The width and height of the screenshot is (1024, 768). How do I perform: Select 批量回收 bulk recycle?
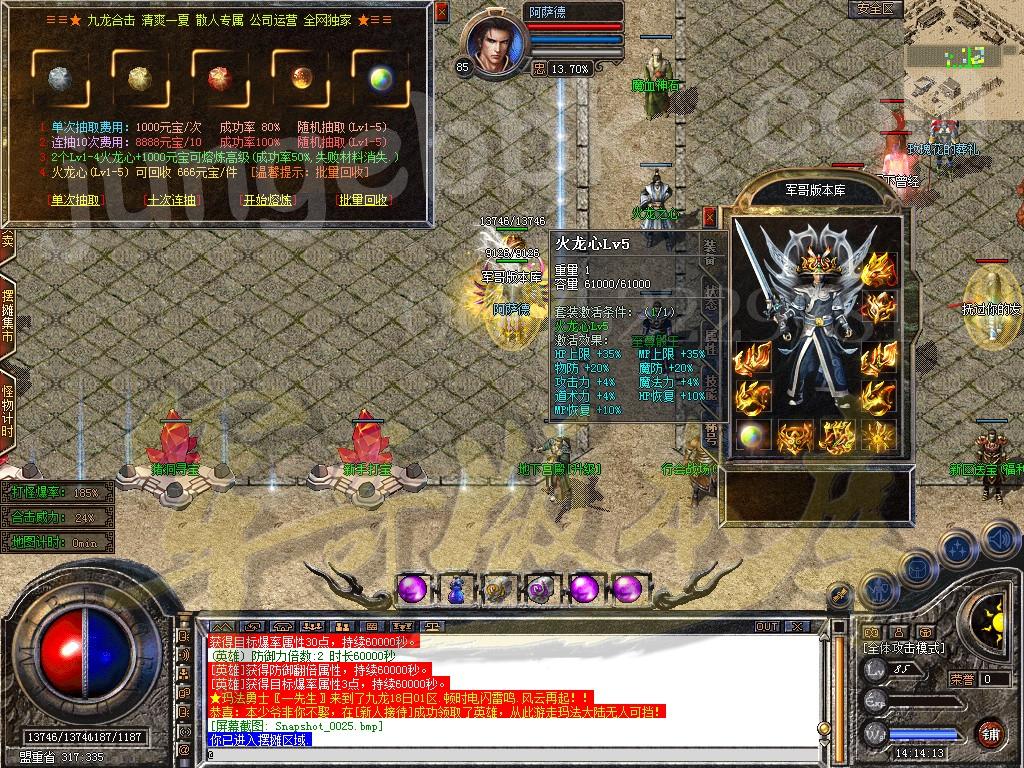tap(363, 200)
